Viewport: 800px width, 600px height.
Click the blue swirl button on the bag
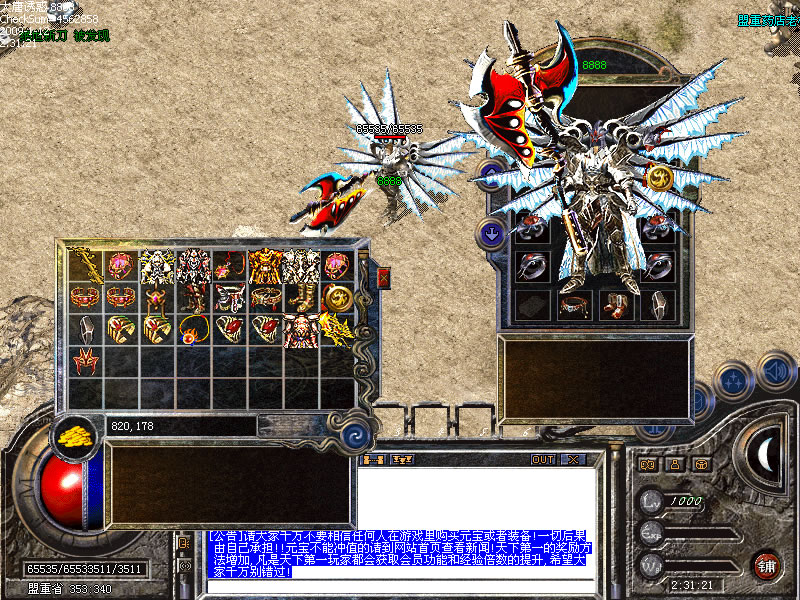(353, 436)
